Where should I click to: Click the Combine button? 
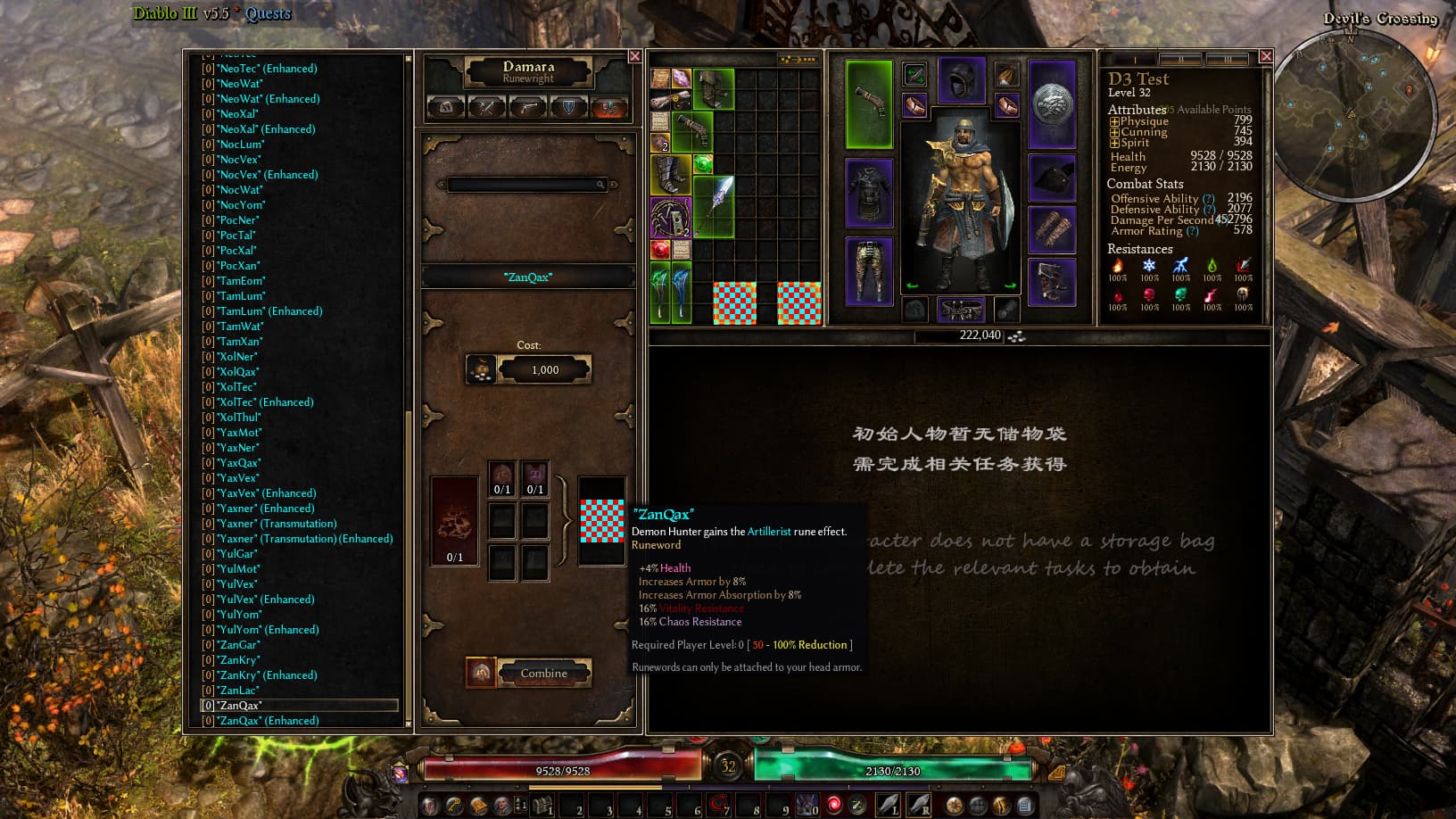coord(543,673)
